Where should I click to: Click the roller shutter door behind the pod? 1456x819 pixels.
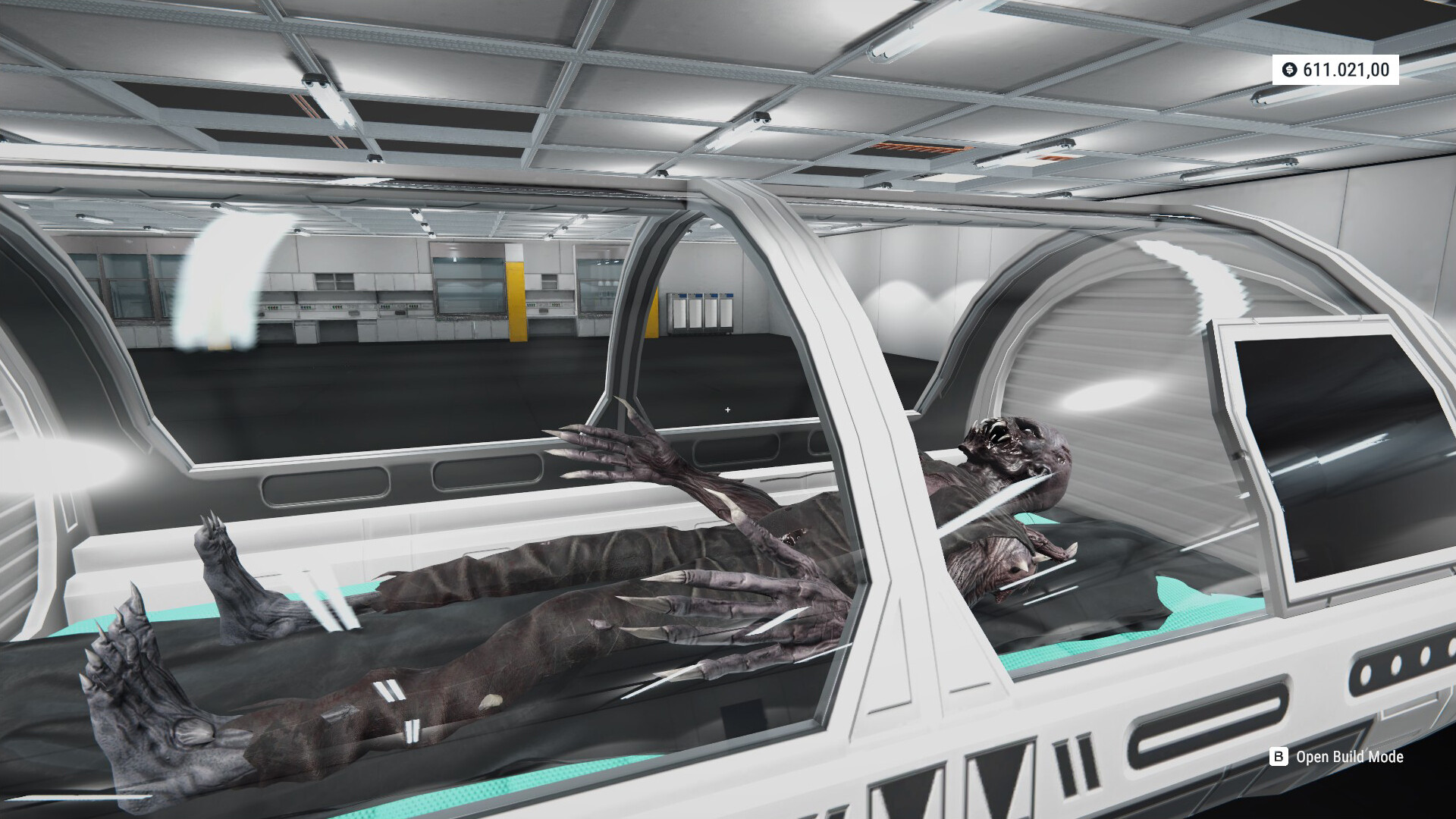(1122, 364)
